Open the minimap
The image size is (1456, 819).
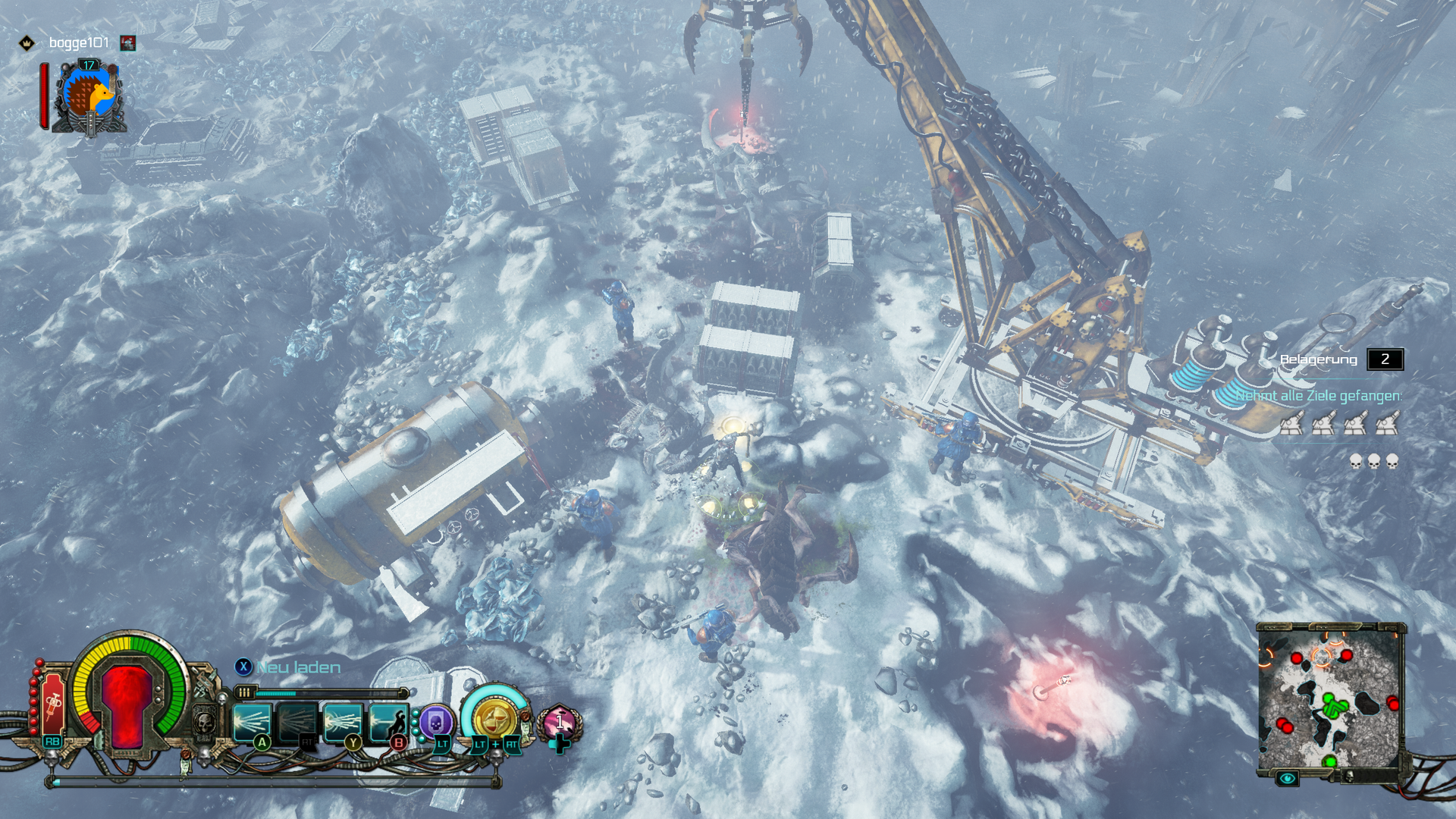pyautogui.click(x=1329, y=698)
